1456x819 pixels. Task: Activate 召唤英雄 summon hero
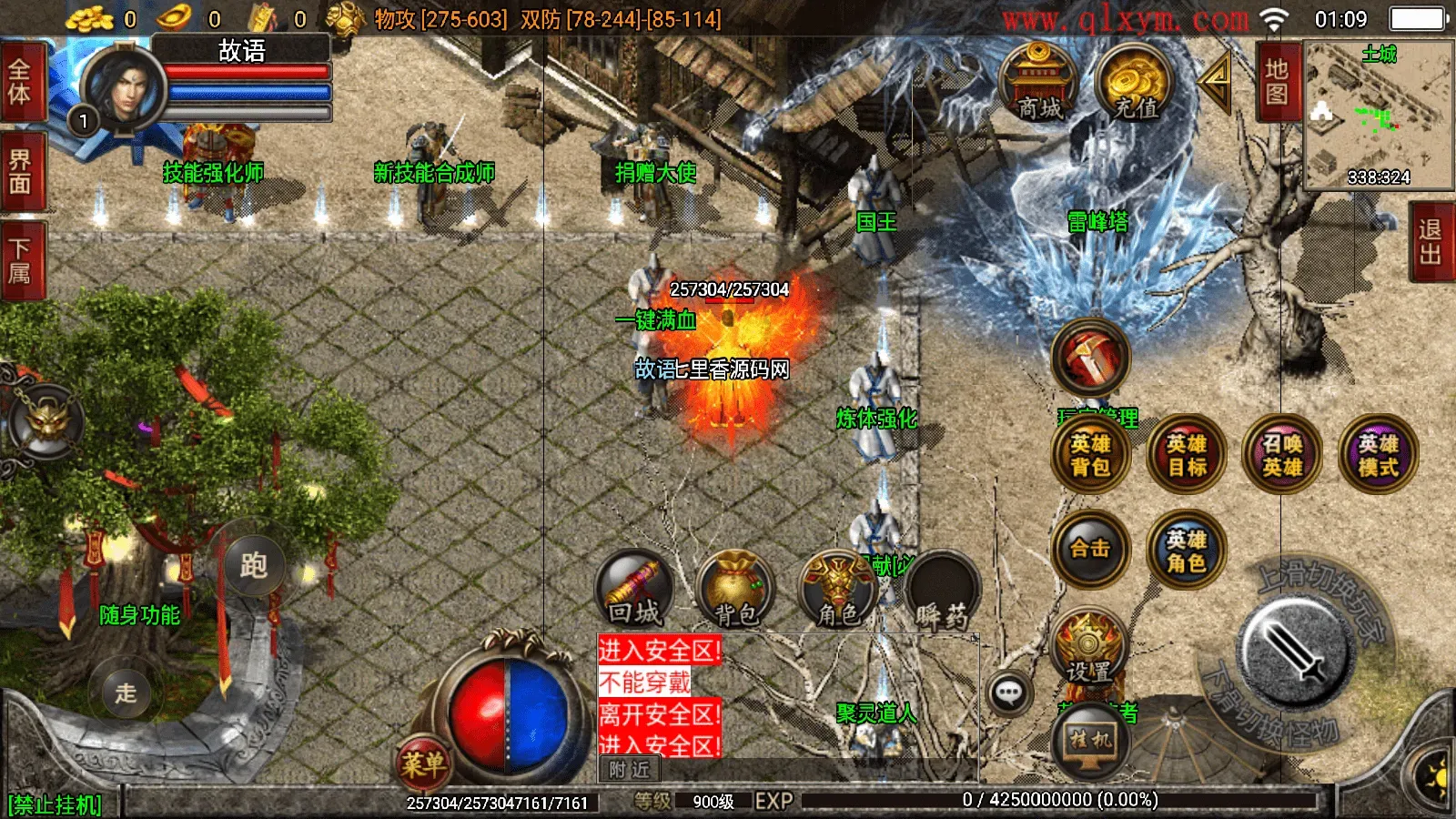1282,455
